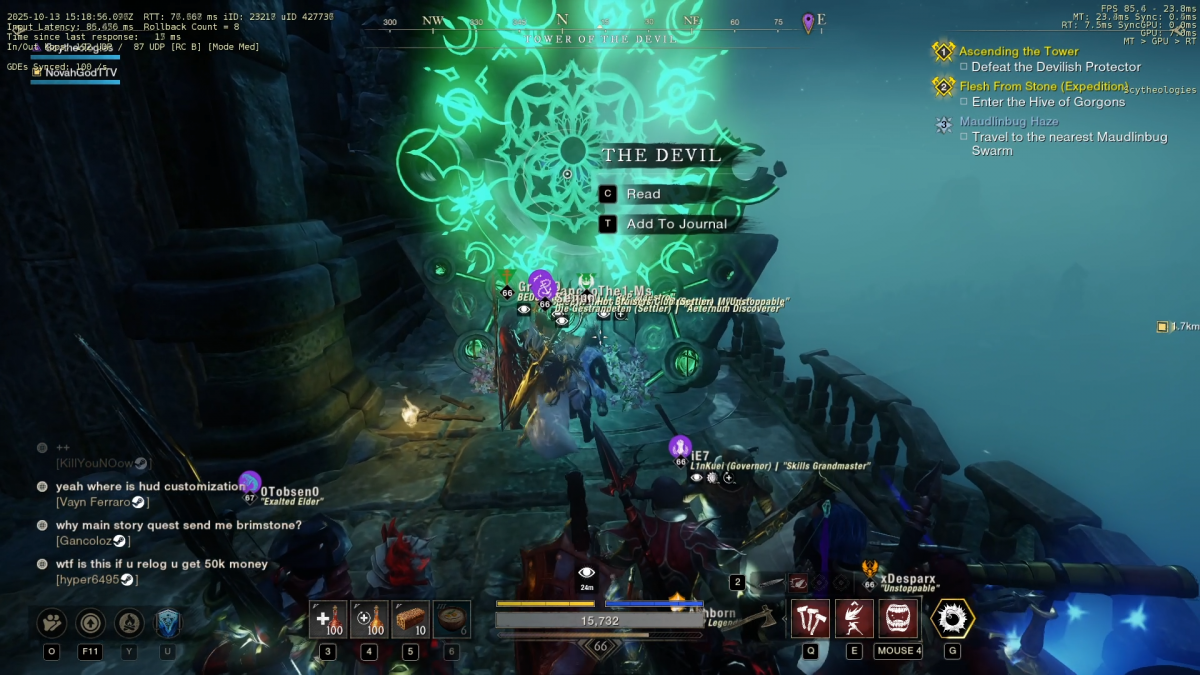Image resolution: width=1200 pixels, height=675 pixels.
Task: Trigger the roaring mouth ability
Action: pos(899,619)
